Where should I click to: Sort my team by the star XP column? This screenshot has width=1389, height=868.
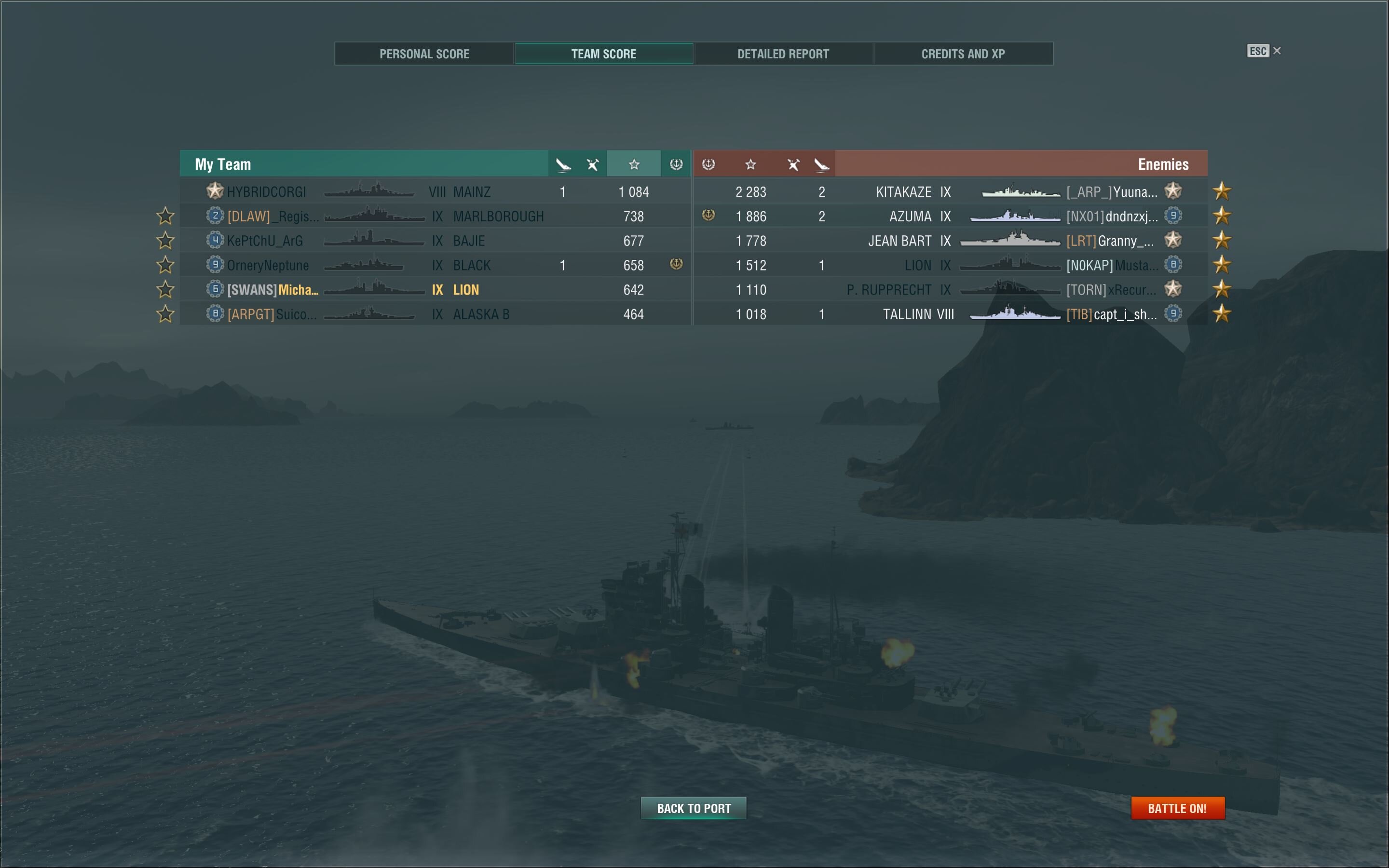(634, 165)
